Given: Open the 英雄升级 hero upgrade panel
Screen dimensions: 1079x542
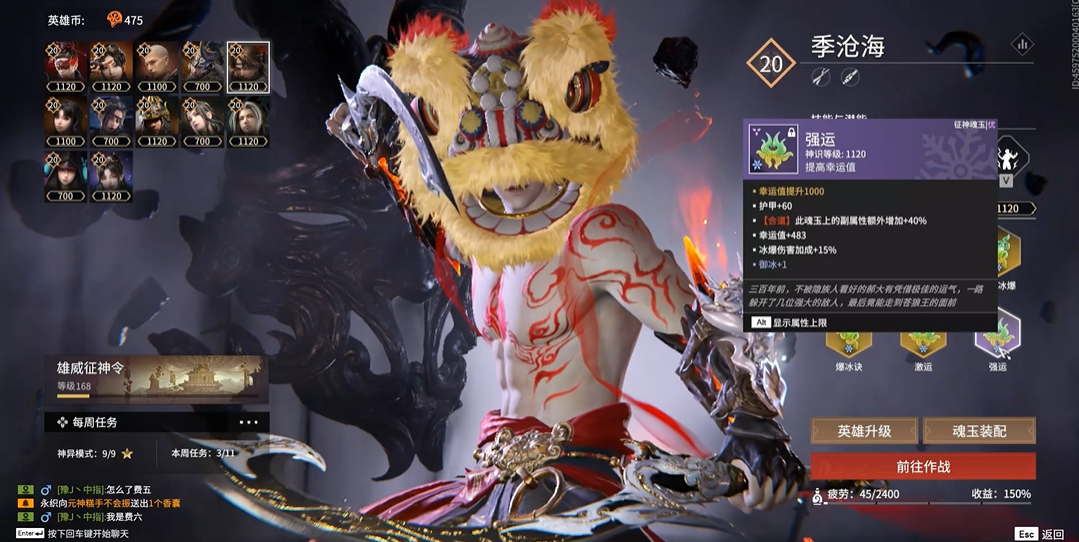Looking at the screenshot, I should tap(864, 431).
